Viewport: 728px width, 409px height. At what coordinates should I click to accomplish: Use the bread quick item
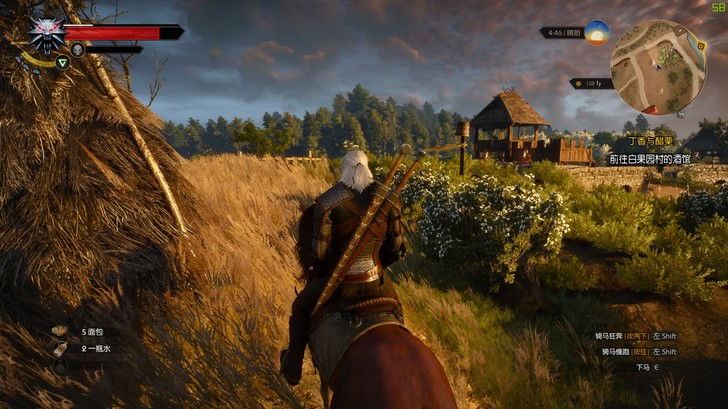pos(60,330)
